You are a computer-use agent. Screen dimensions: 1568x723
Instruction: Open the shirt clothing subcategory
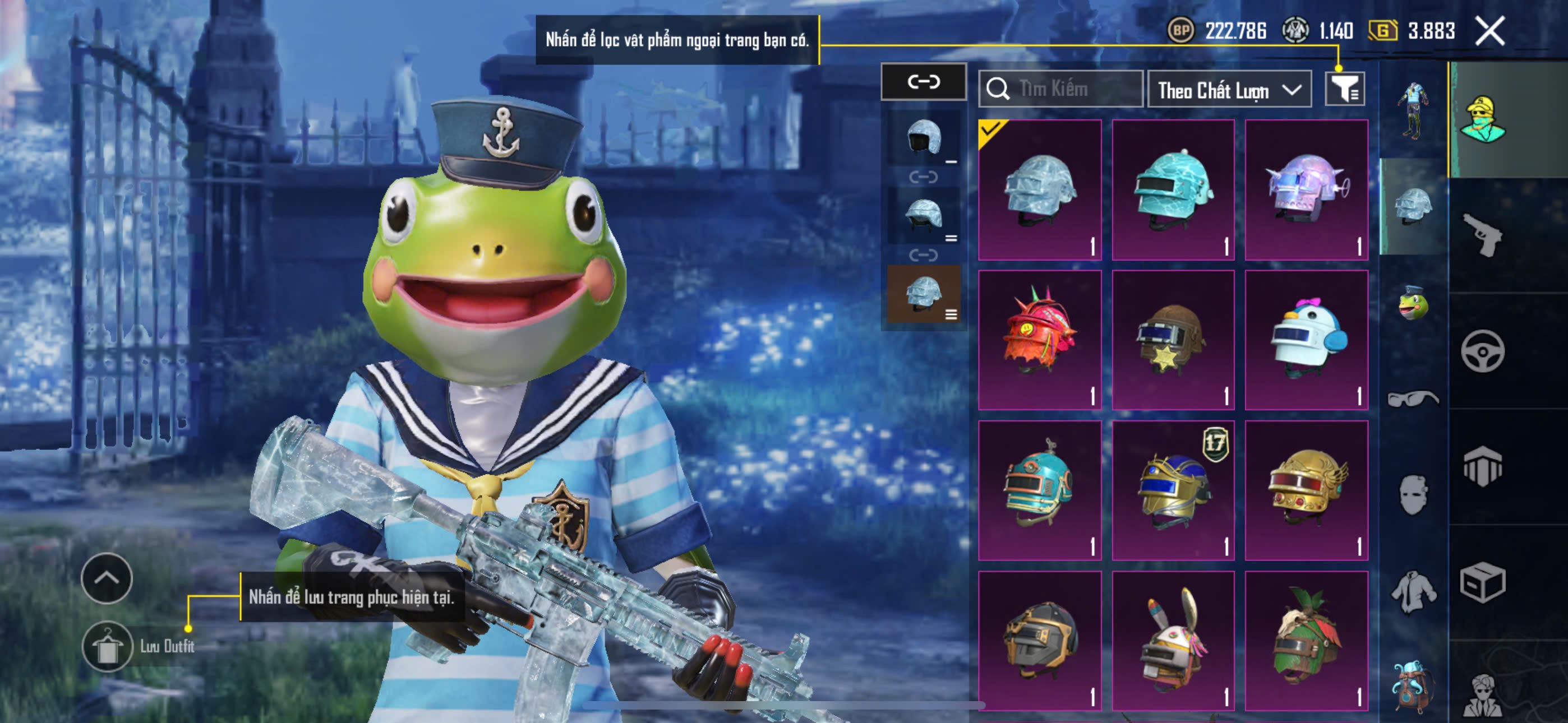(x=1413, y=591)
